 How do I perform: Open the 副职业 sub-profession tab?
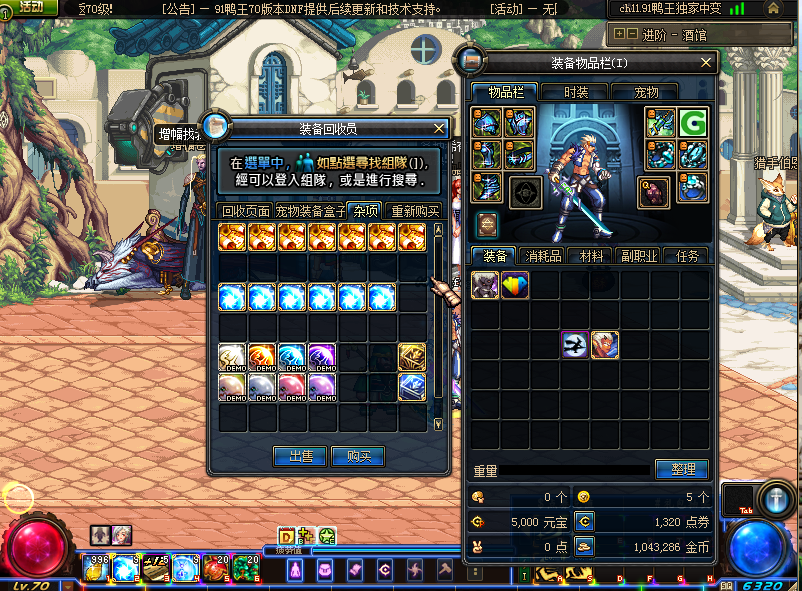(637, 256)
